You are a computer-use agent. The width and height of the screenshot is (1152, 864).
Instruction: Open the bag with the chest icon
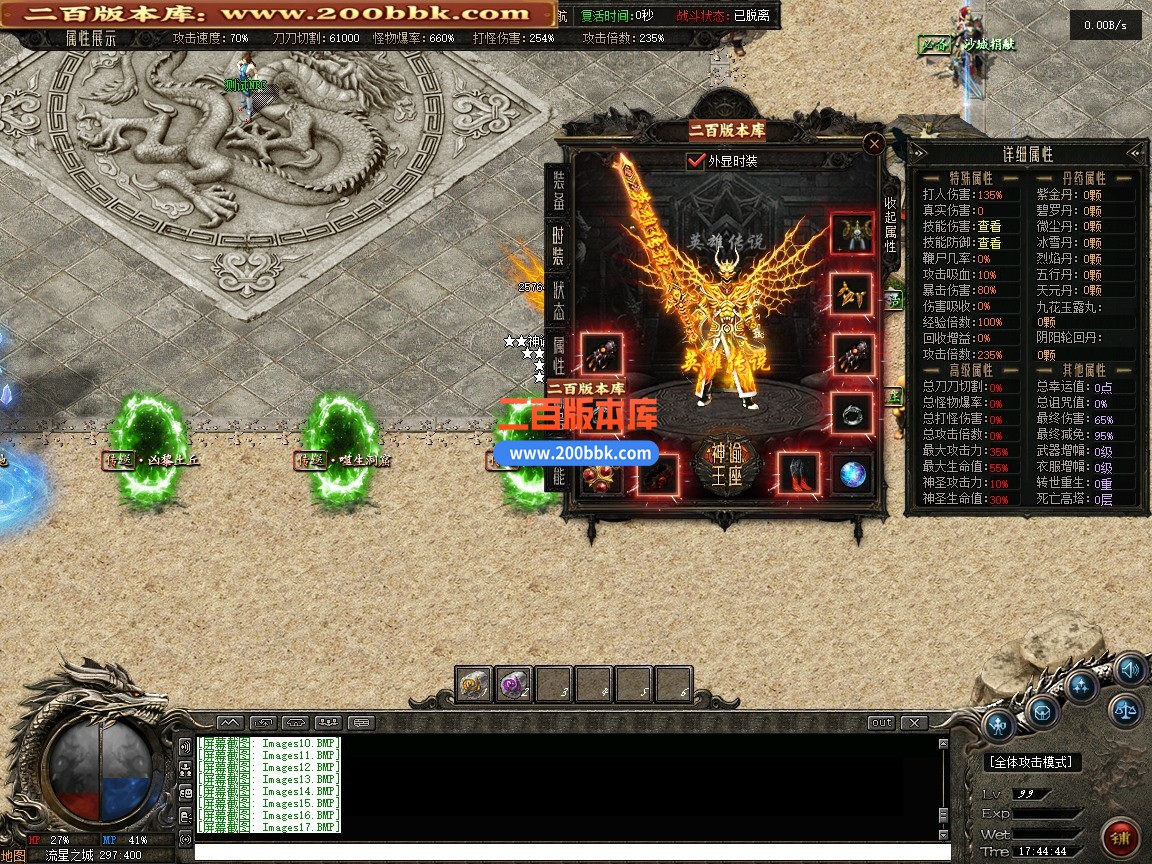[1041, 711]
